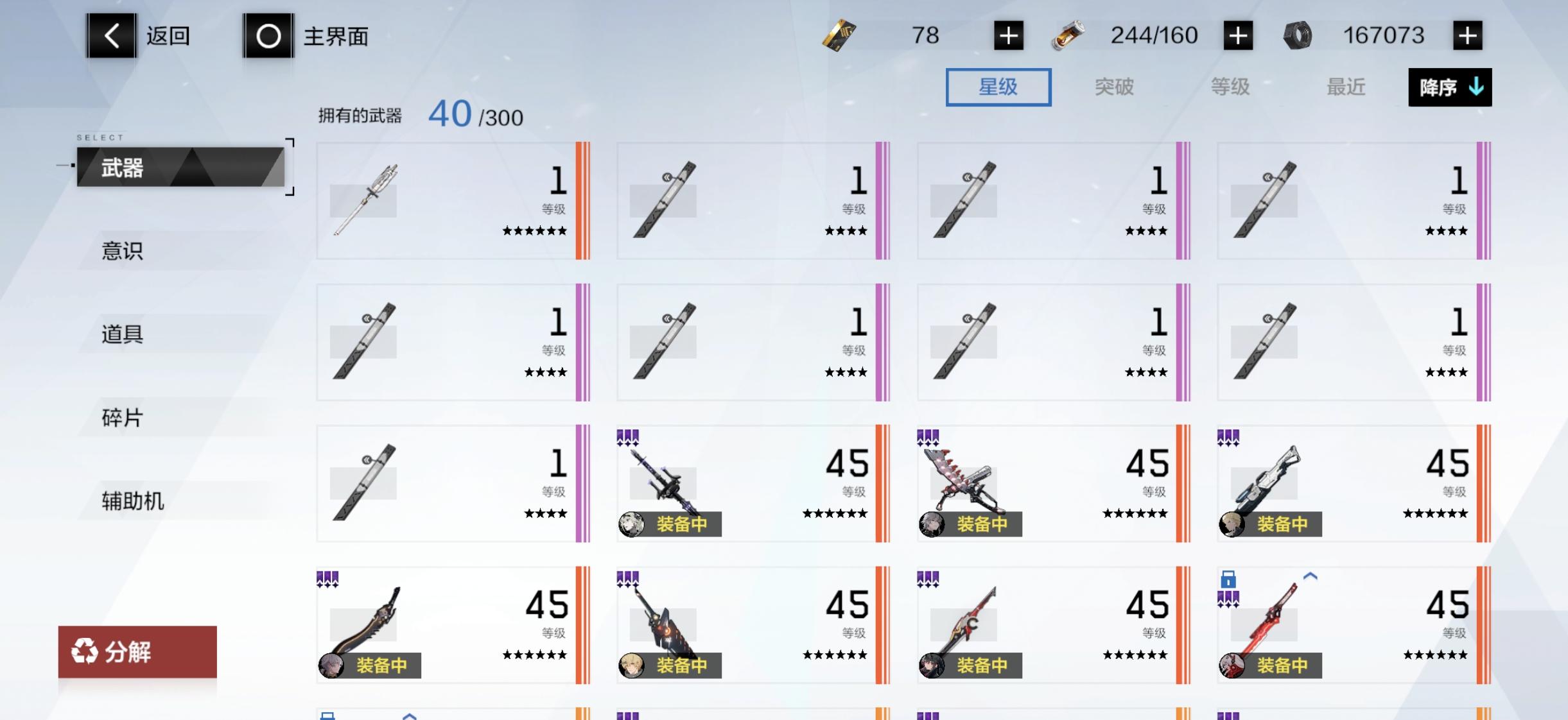
Task: Select the six-star lance weapon thumbnail
Action: (x=366, y=199)
